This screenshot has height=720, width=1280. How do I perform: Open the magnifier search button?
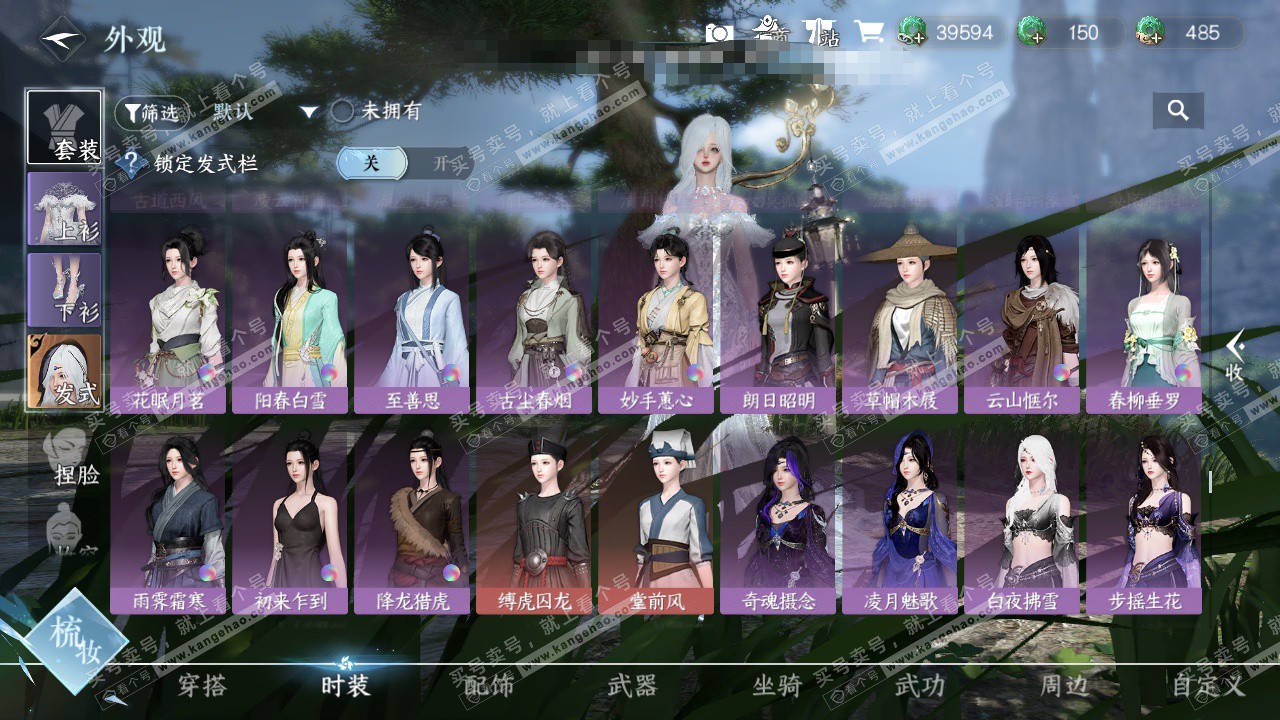point(1177,111)
